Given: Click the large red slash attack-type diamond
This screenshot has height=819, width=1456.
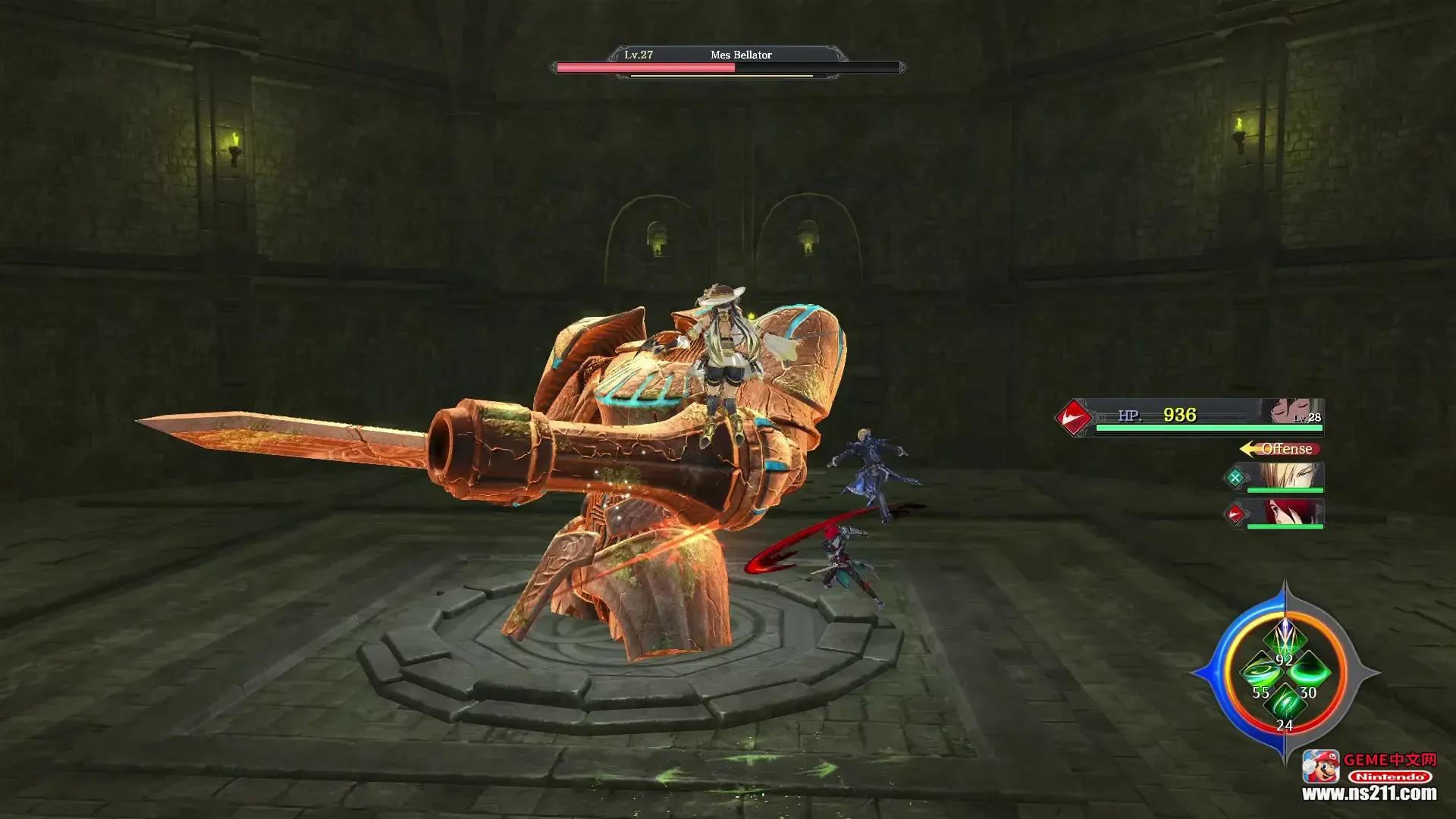Looking at the screenshot, I should 1074,416.
